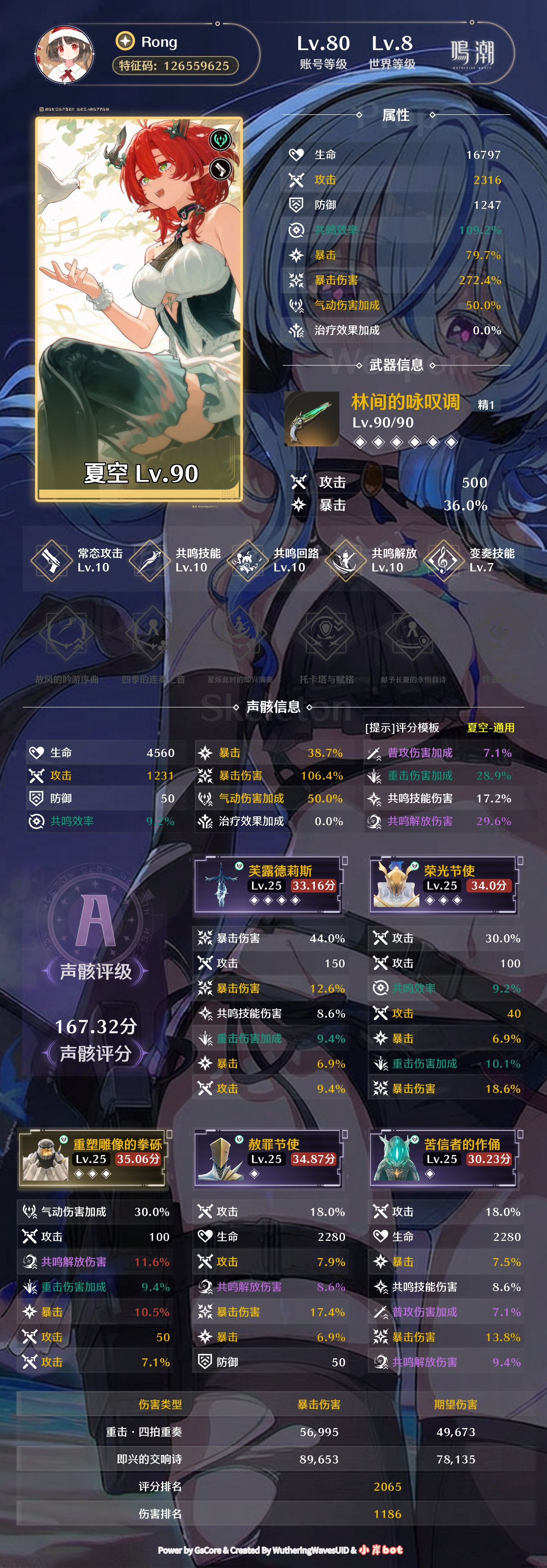Viewport: 547px width, 1568px height.
Task: View the 共鸣回路 skill icon
Action: tap(248, 560)
